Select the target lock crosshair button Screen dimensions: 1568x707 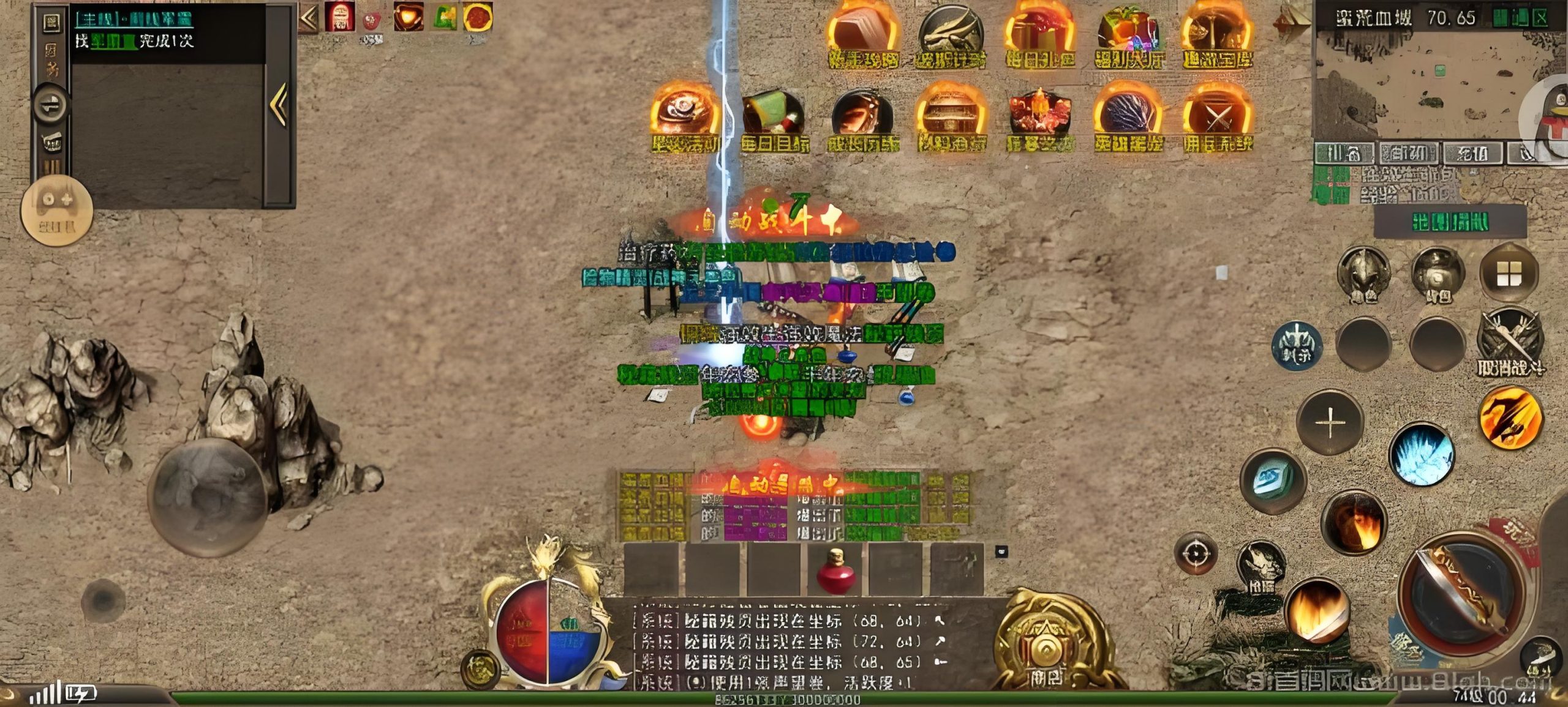[x=1196, y=555]
